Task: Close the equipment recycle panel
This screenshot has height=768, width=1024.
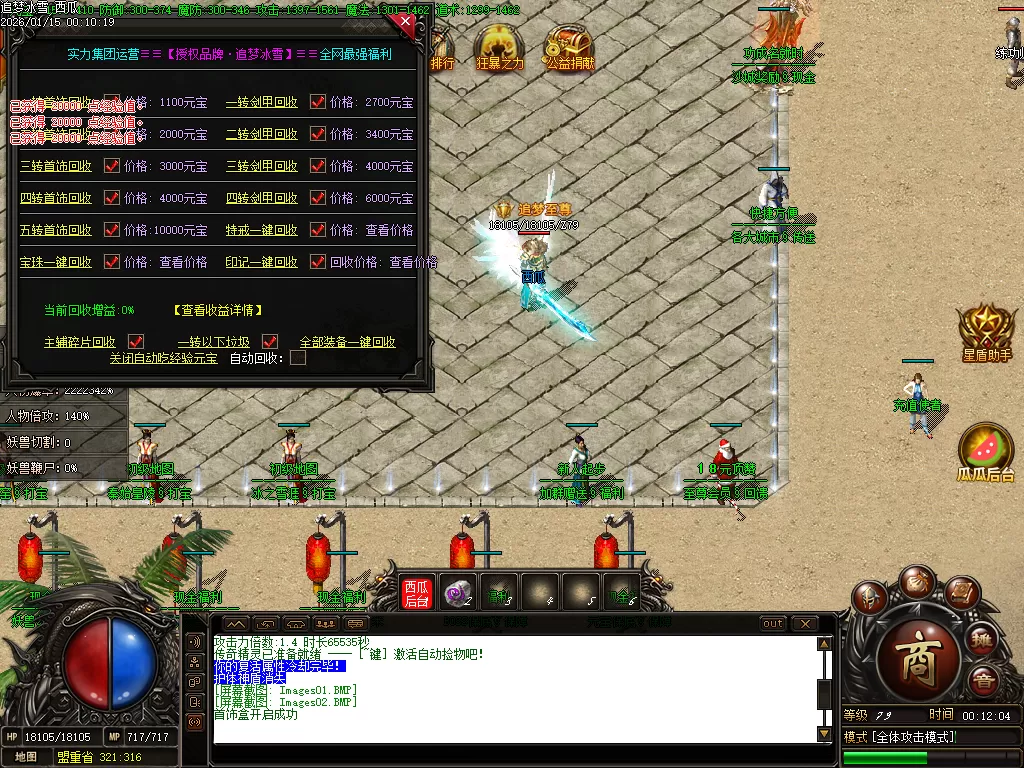Action: point(405,21)
